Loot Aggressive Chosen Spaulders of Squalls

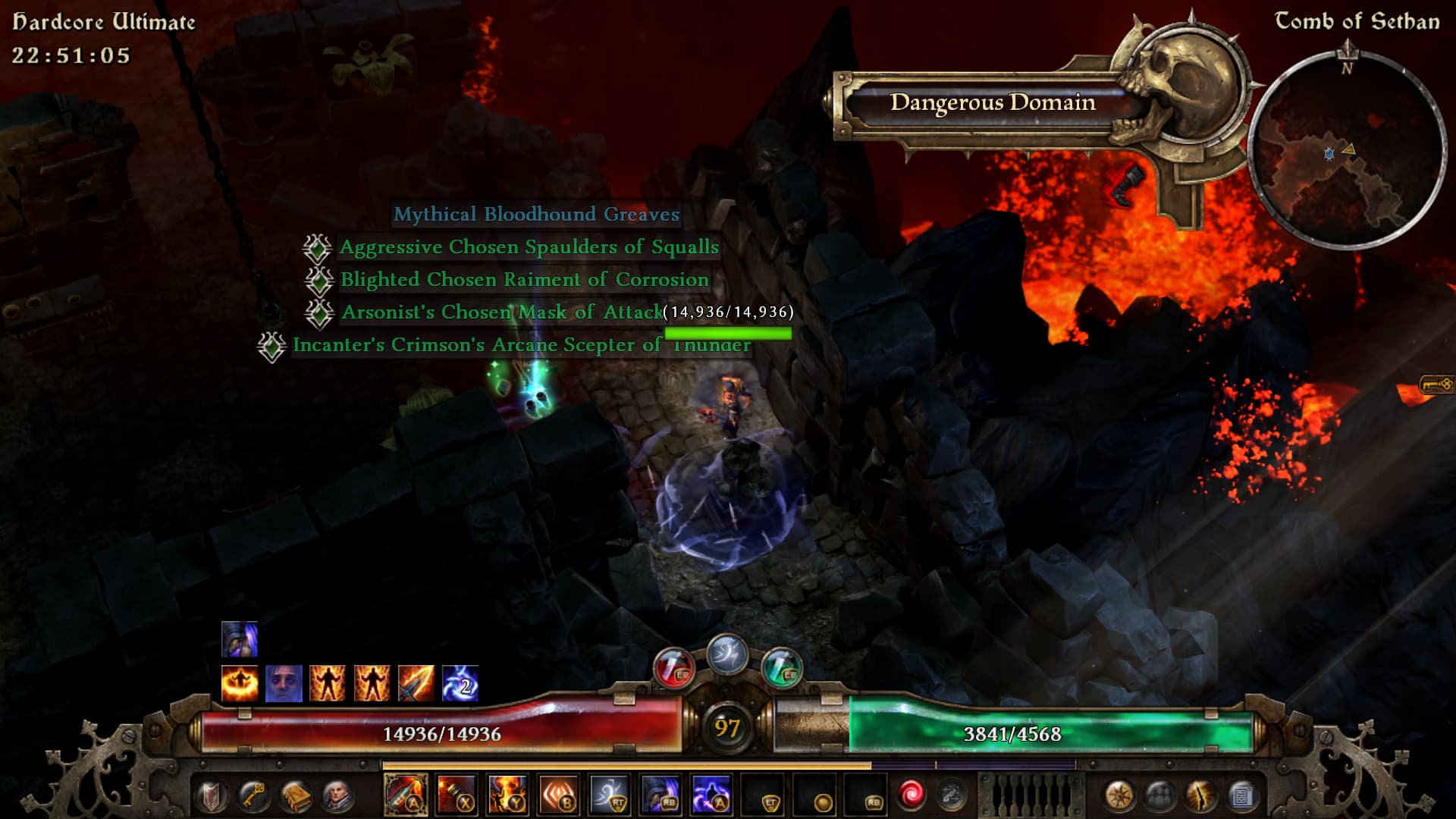click(529, 247)
